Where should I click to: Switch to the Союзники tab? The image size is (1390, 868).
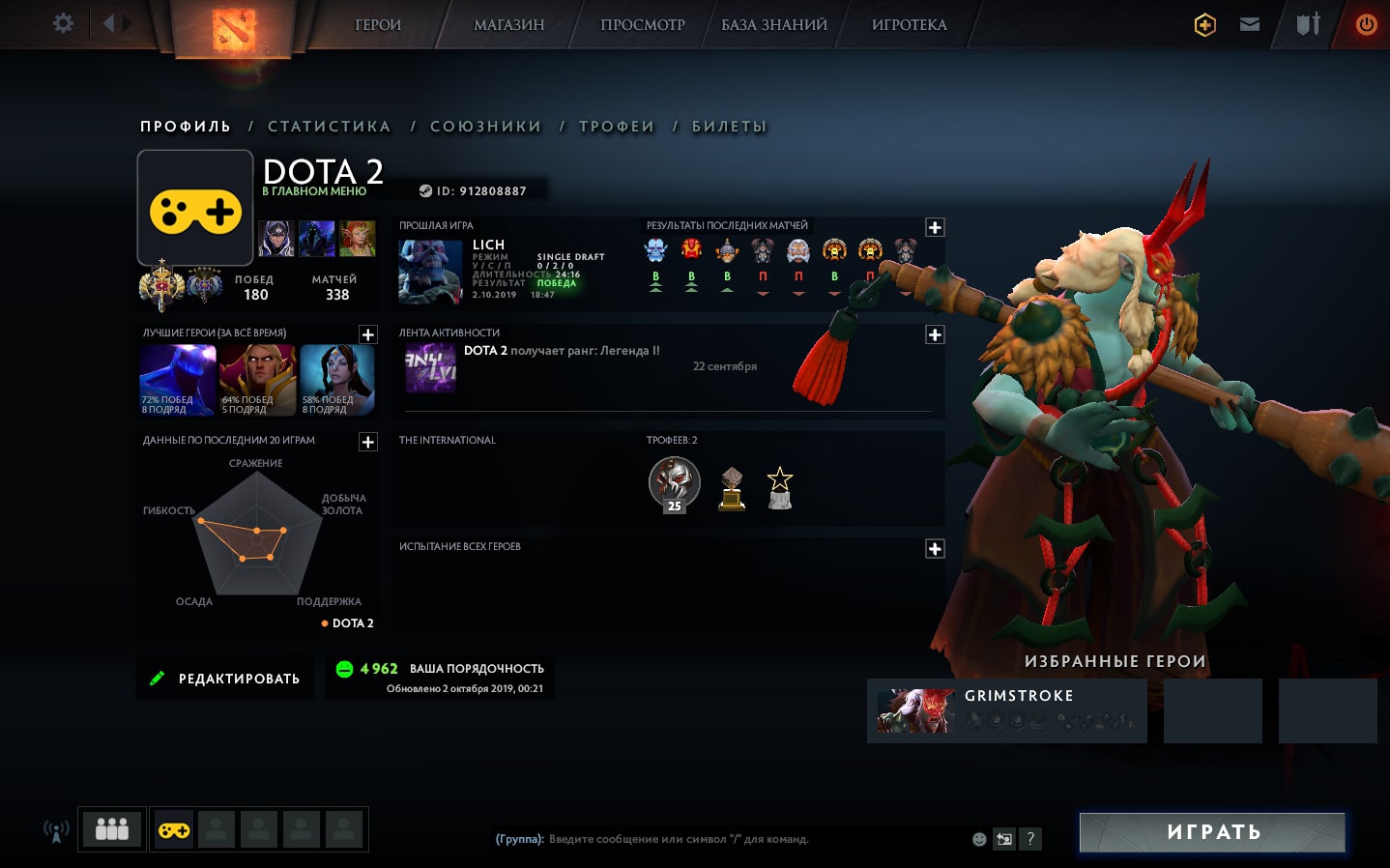tap(485, 127)
